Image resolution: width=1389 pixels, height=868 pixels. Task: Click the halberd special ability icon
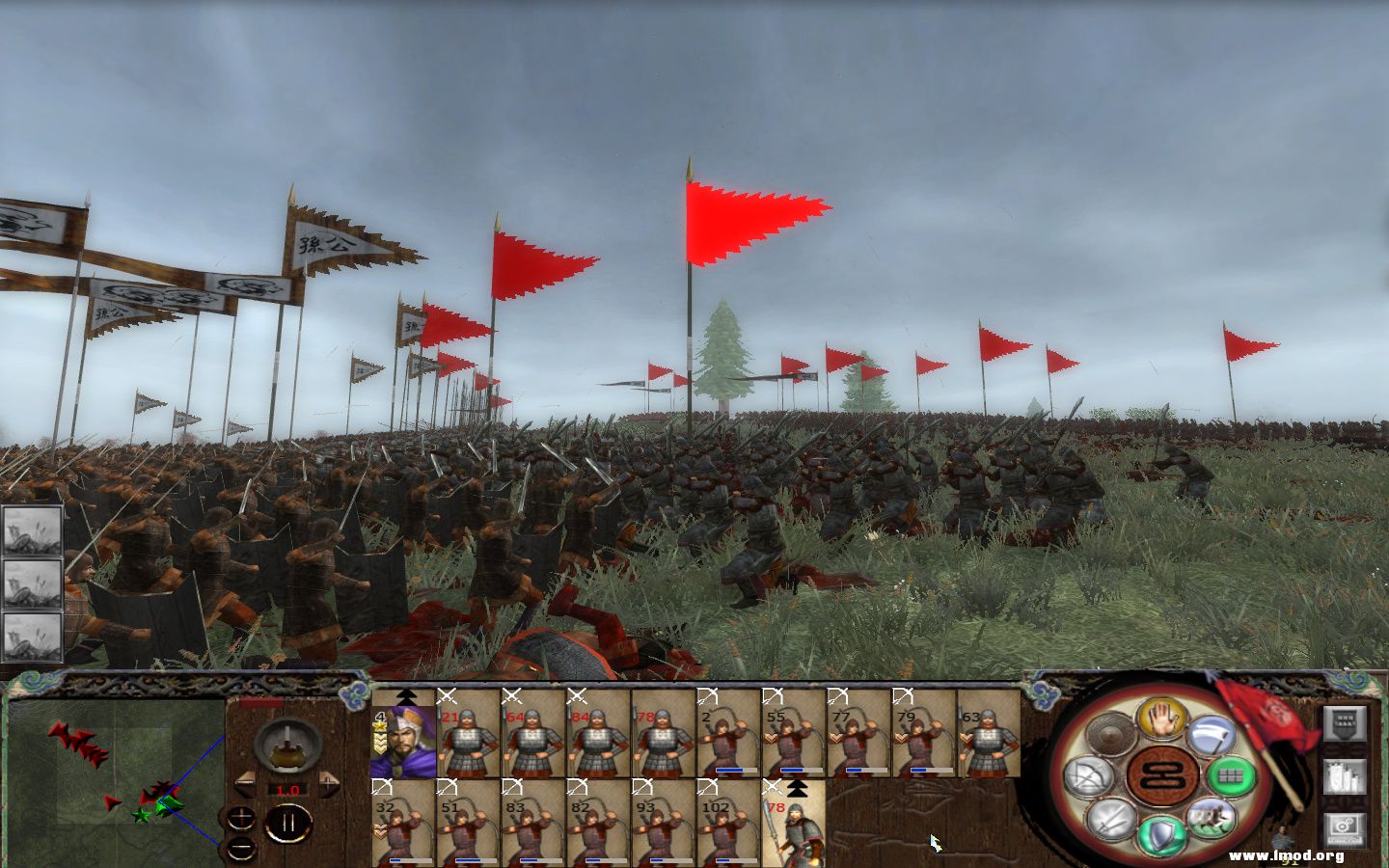click(1213, 733)
